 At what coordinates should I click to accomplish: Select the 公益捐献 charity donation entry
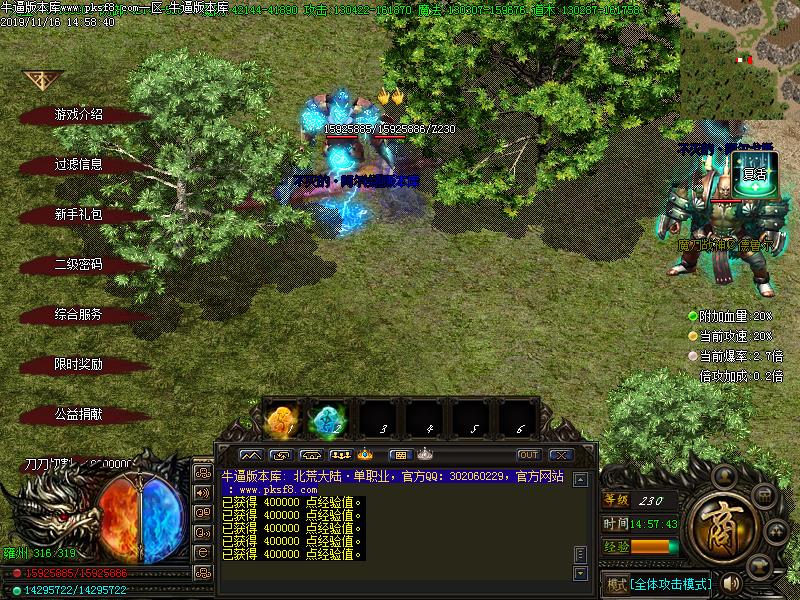pos(78,414)
